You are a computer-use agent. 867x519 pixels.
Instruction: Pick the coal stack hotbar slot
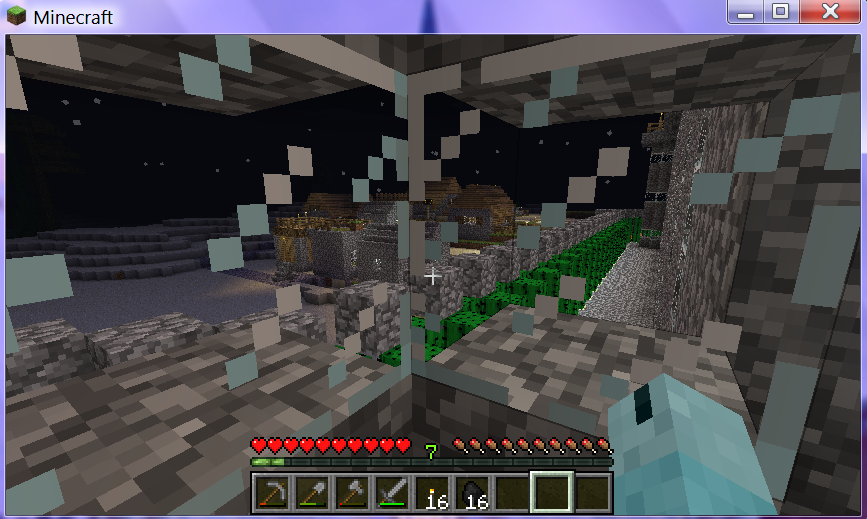[x=471, y=491]
